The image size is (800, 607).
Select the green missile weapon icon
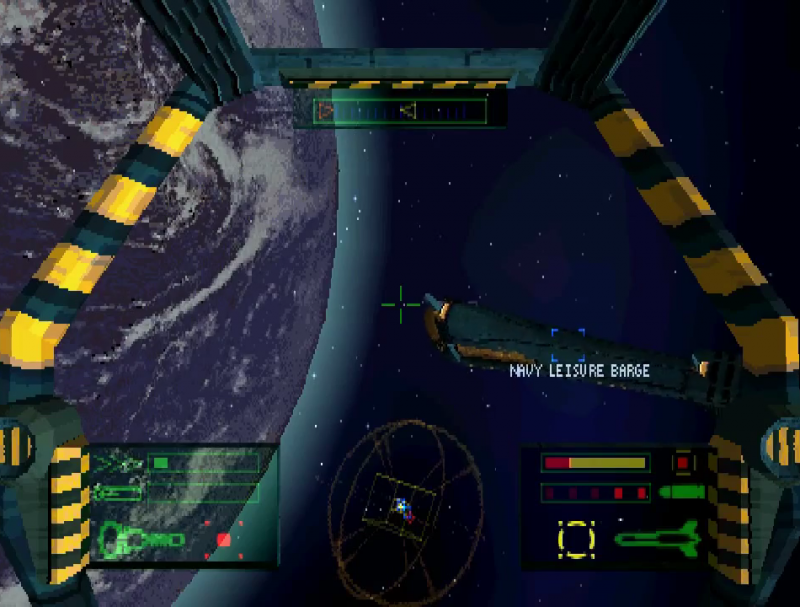(655, 538)
